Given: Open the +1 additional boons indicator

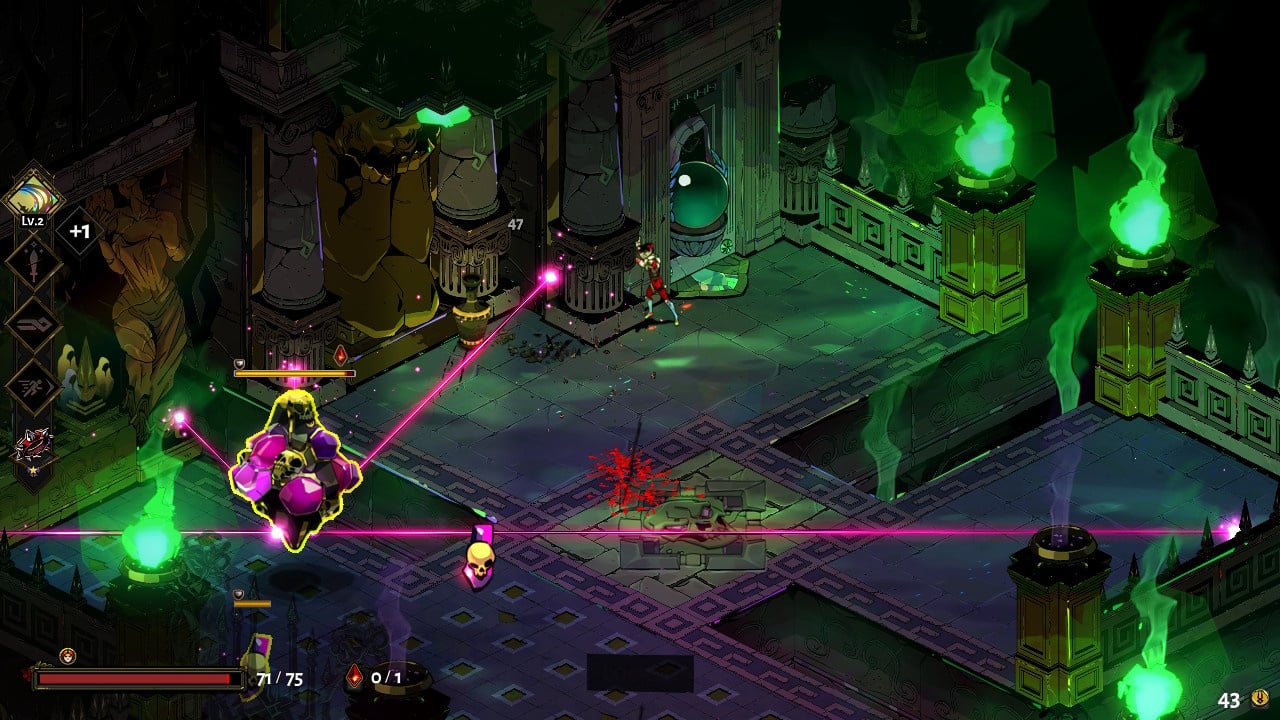Looking at the screenshot, I should (80, 232).
